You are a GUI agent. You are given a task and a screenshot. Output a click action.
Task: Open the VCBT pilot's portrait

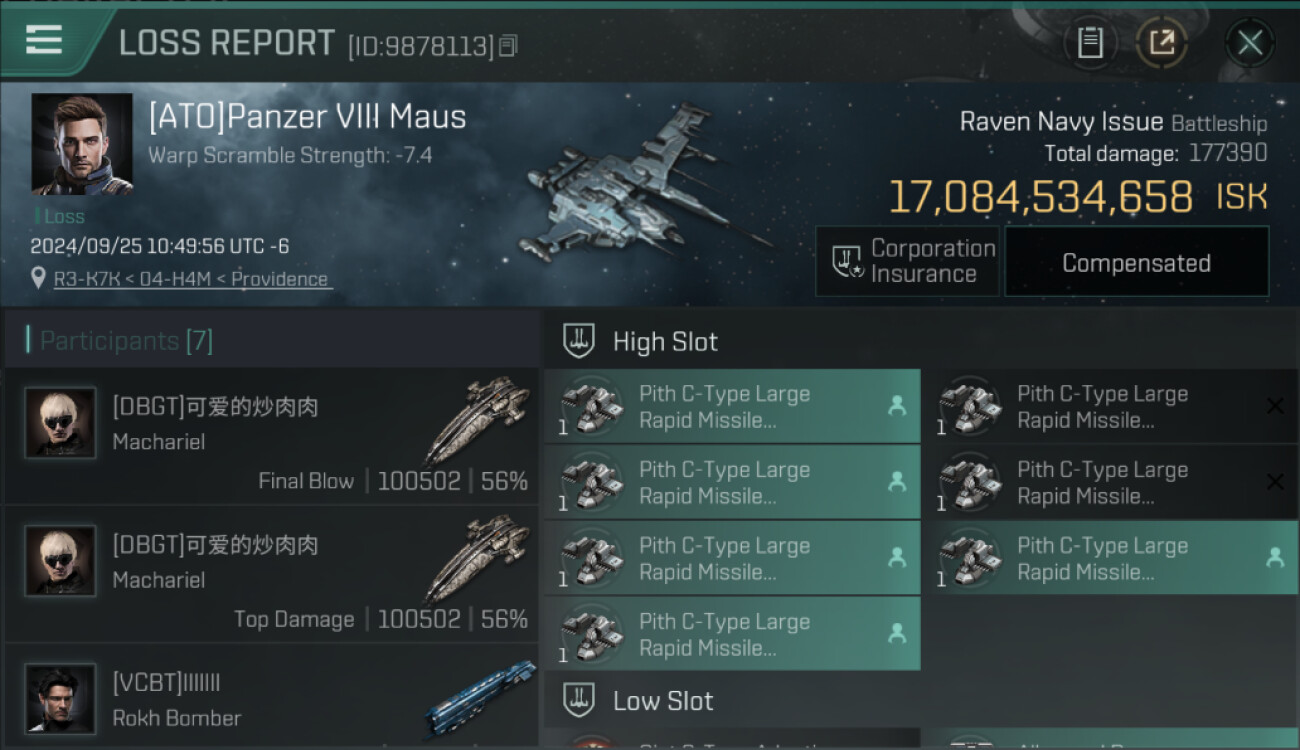[x=60, y=698]
